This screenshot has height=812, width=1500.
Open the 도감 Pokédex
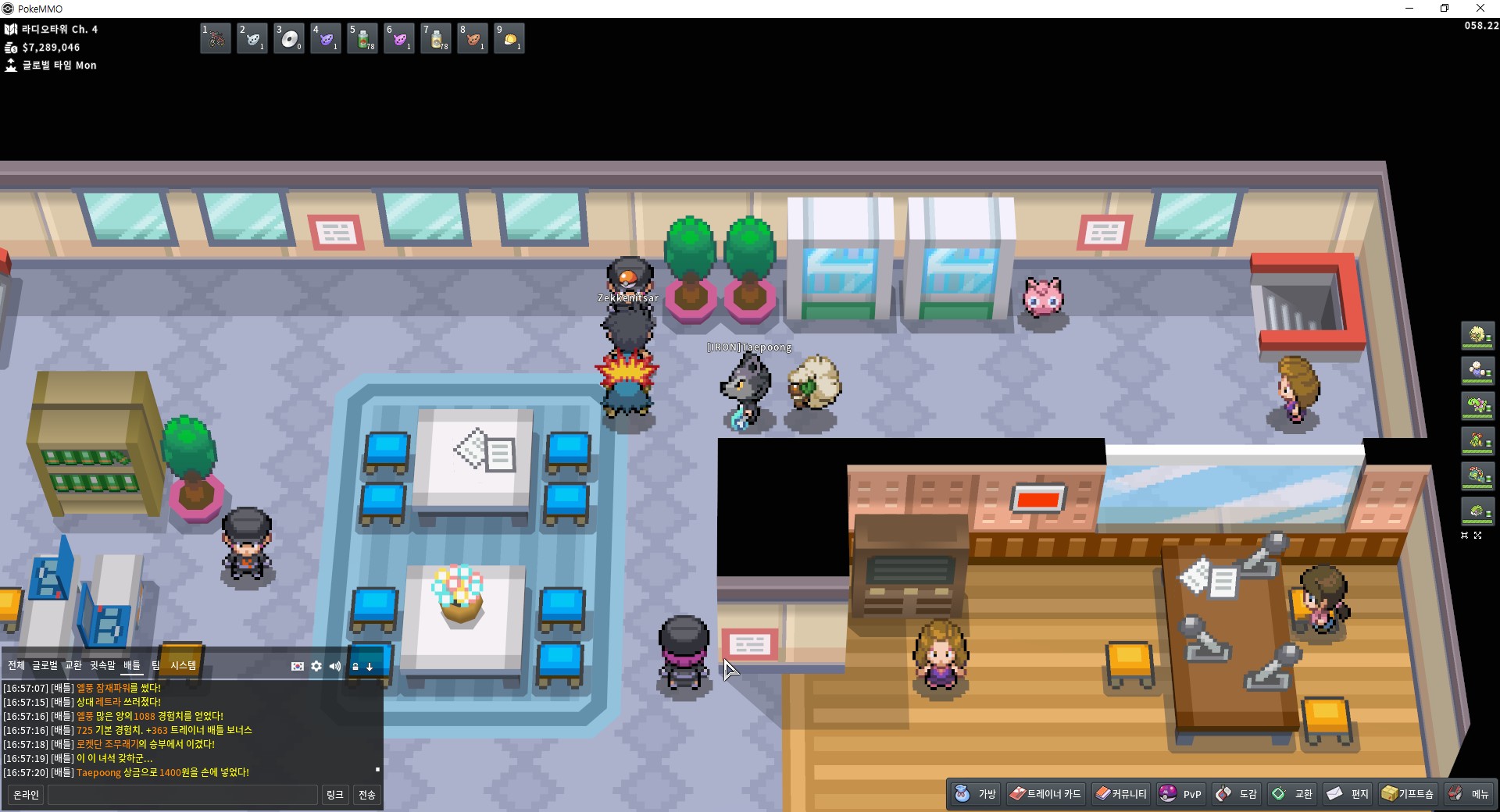click(1237, 794)
